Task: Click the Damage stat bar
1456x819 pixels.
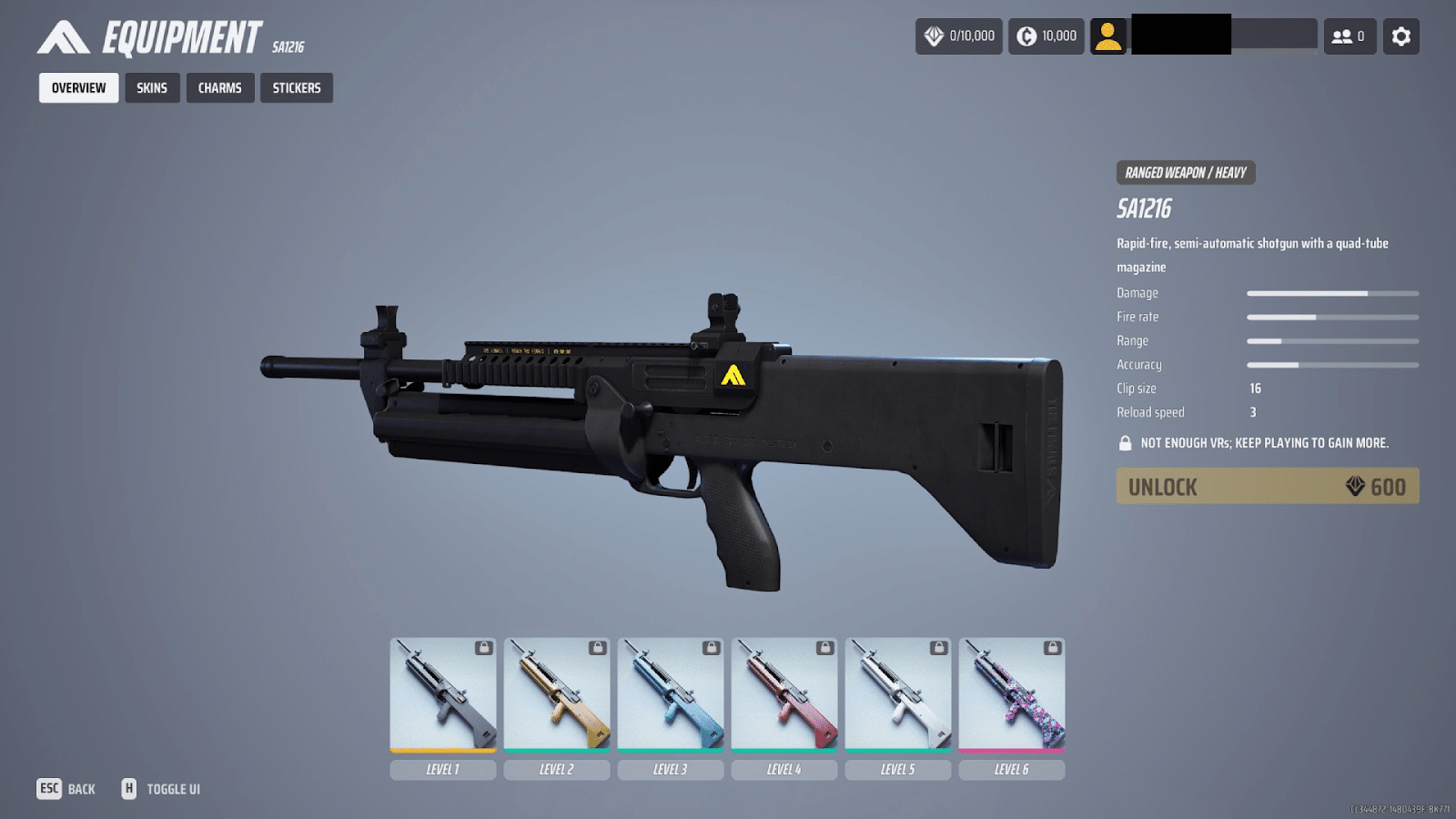Action: point(1333,293)
